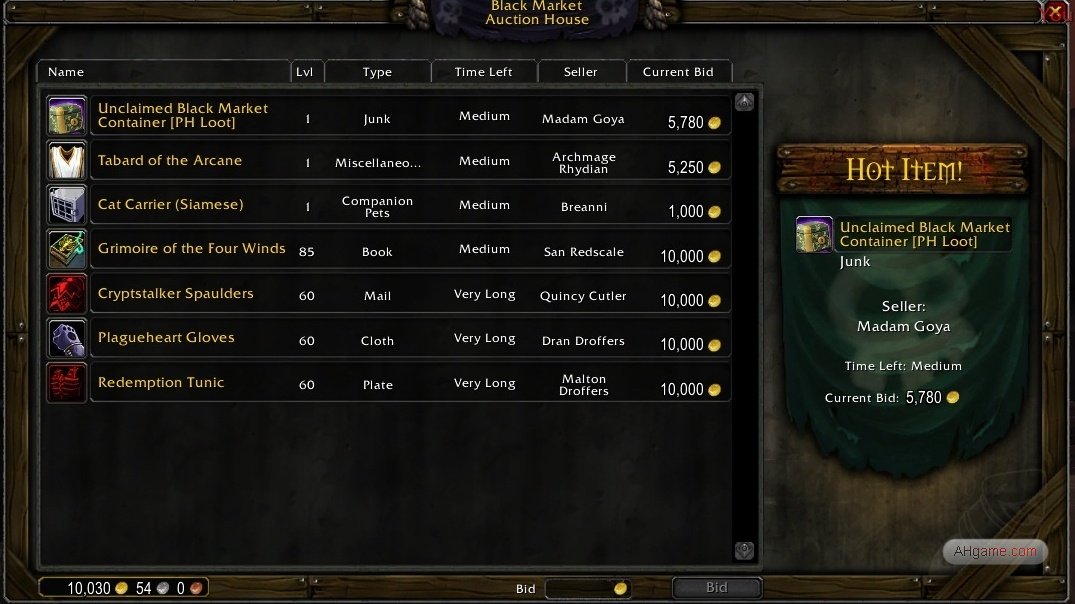Sort auctions by Name column
1075x604 pixels.
coord(163,72)
